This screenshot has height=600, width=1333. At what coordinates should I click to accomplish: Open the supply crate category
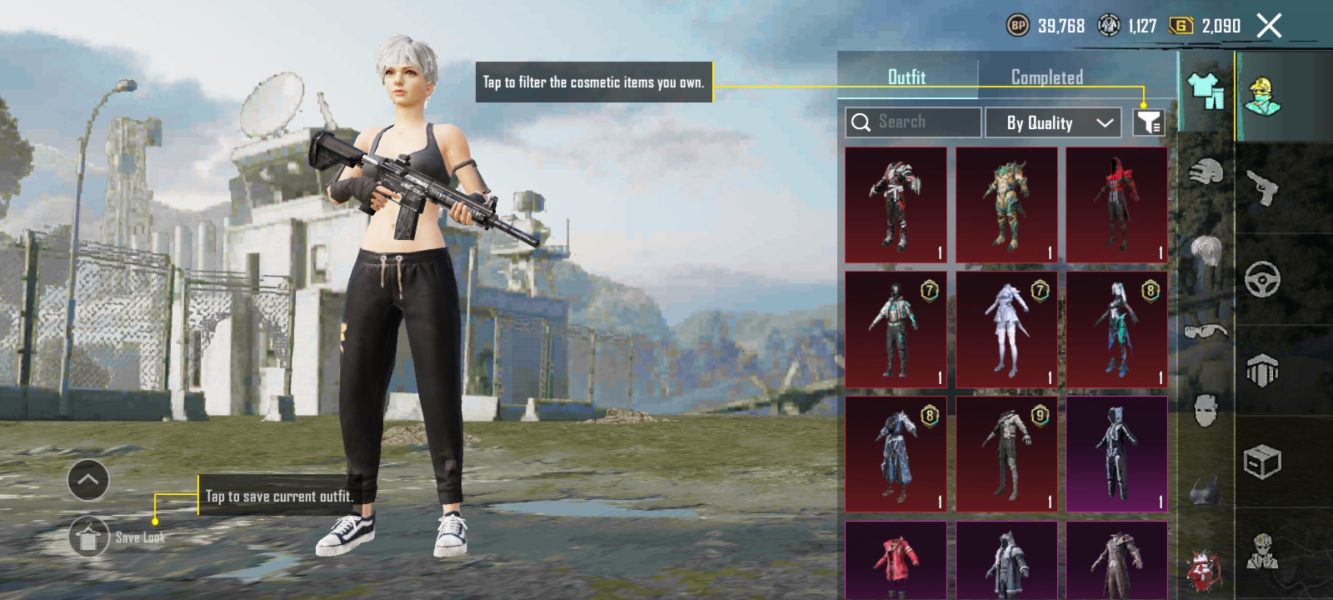click(1262, 462)
